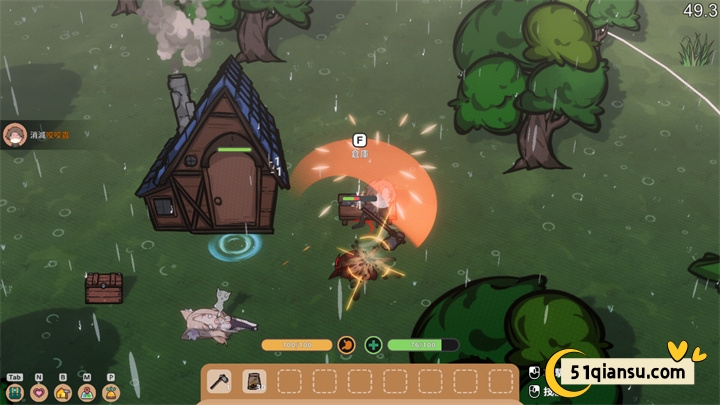Select the axe hotbar slot
The image size is (720, 405).
pyautogui.click(x=220, y=381)
